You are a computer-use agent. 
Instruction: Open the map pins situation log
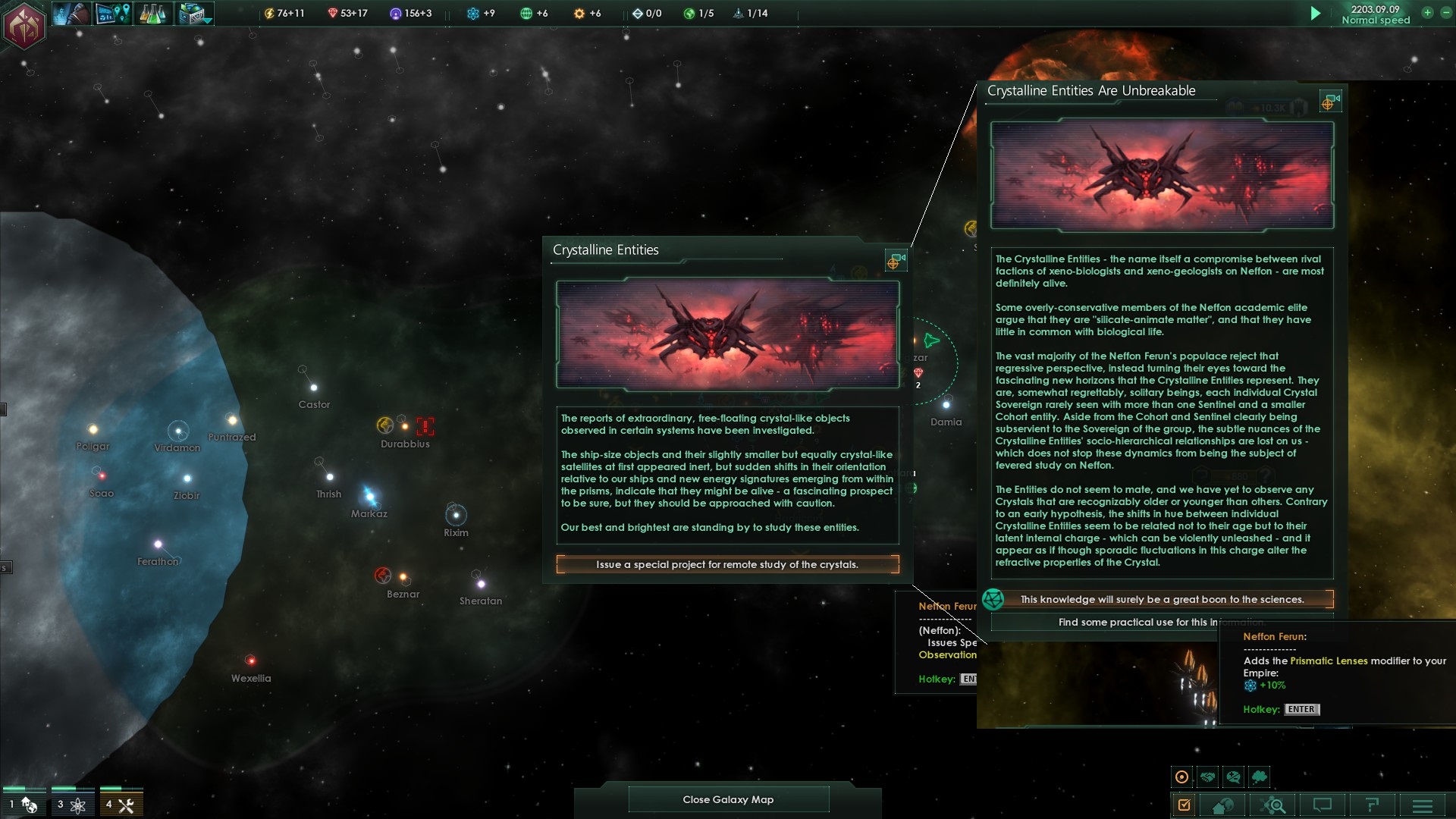[112, 14]
